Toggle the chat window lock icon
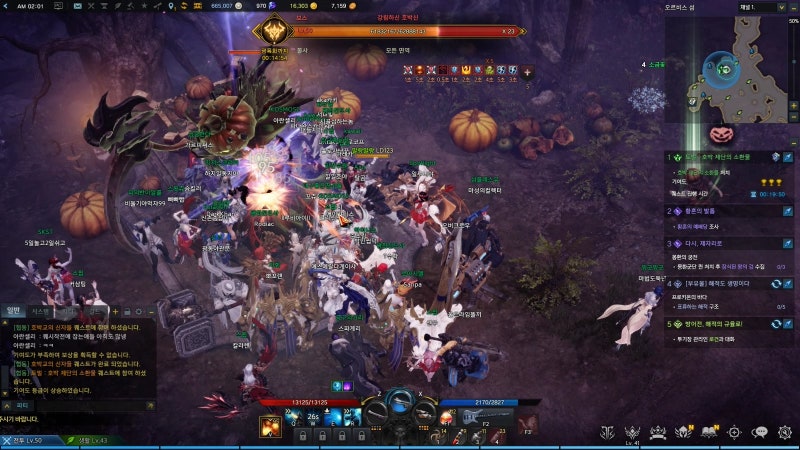The height and width of the screenshot is (450, 800). tap(127, 311)
